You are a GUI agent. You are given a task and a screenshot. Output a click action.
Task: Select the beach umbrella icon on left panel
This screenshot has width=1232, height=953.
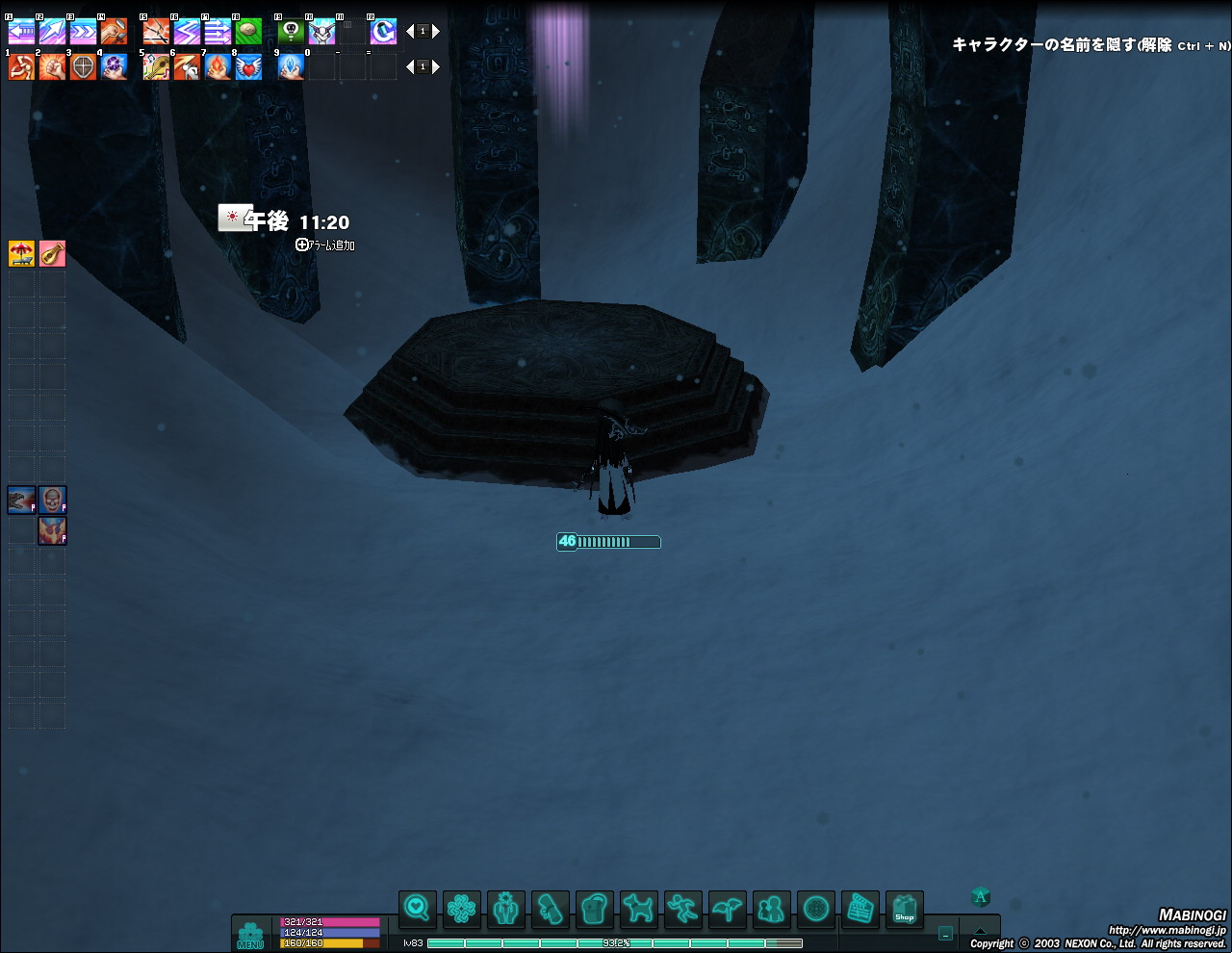coord(21,253)
